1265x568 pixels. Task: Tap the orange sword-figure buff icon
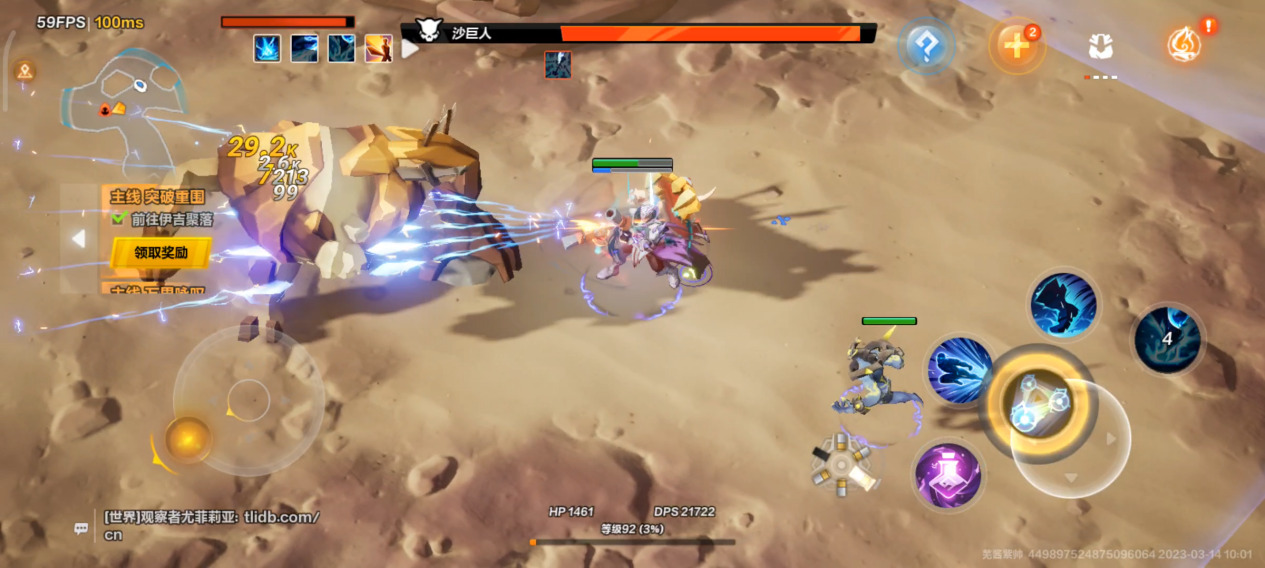[378, 48]
